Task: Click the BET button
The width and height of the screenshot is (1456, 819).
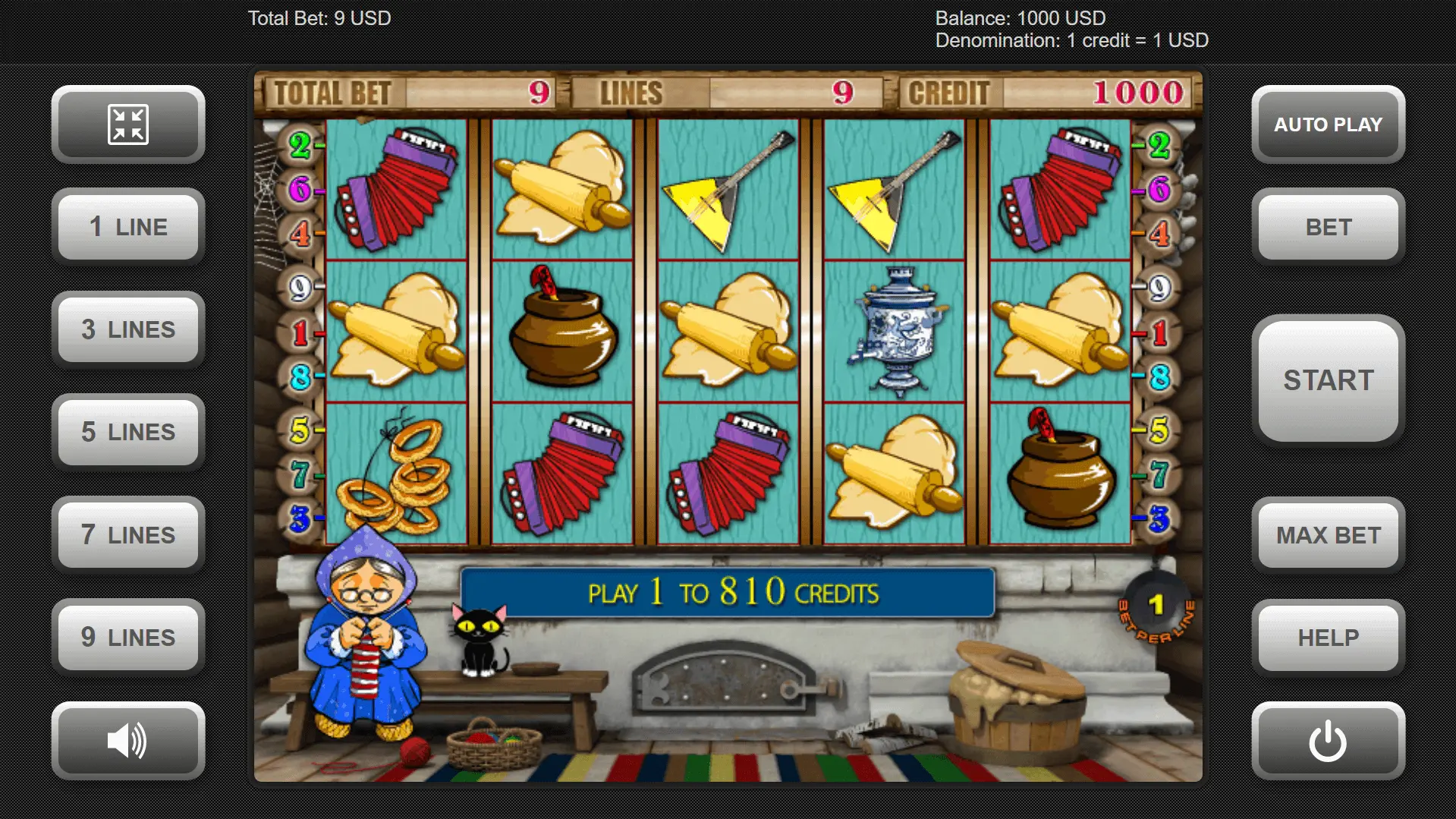Action: click(1328, 227)
